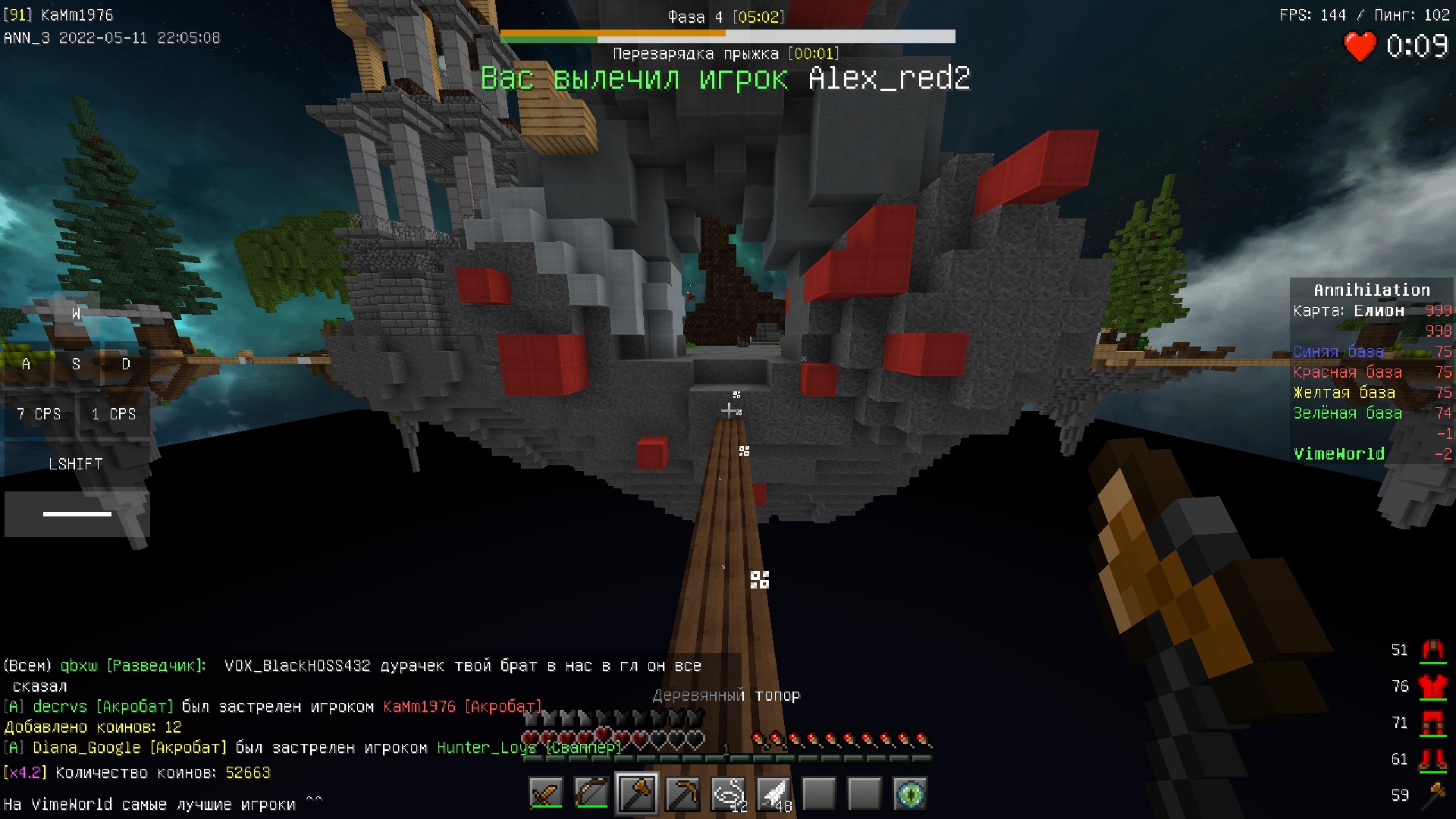Click the qbxw chat message line
The height and width of the screenshot is (819, 1456).
(353, 667)
